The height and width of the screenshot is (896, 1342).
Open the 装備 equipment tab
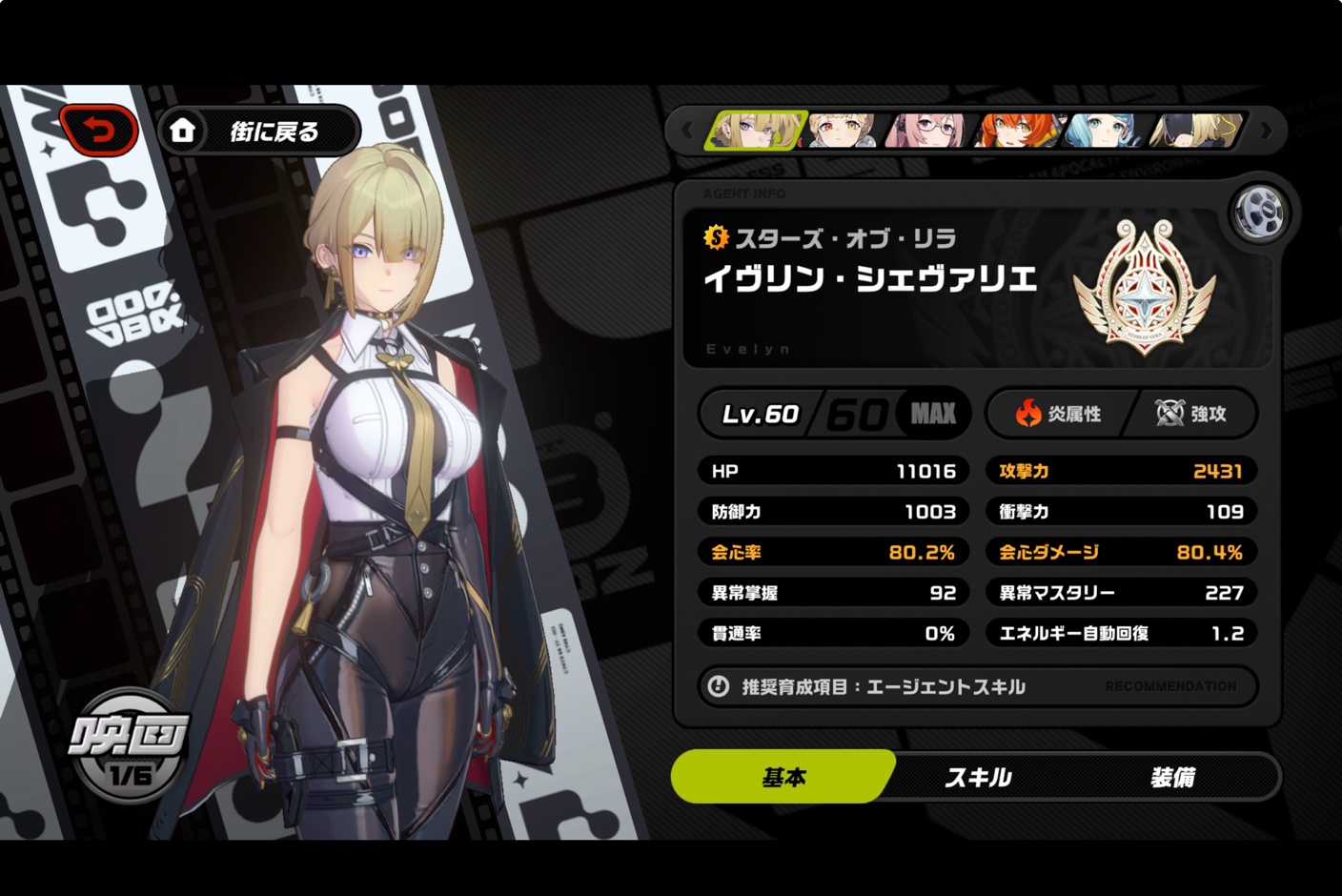(1172, 777)
